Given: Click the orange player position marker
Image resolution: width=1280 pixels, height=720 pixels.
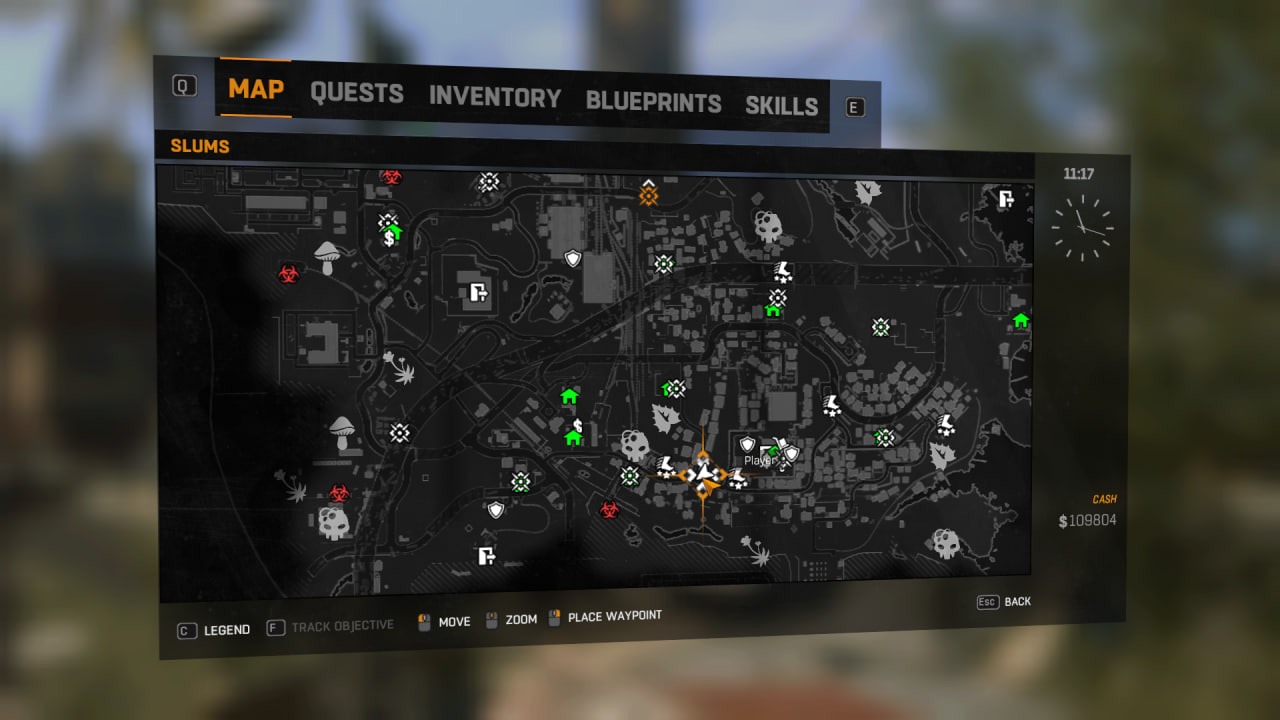Looking at the screenshot, I should point(704,474).
